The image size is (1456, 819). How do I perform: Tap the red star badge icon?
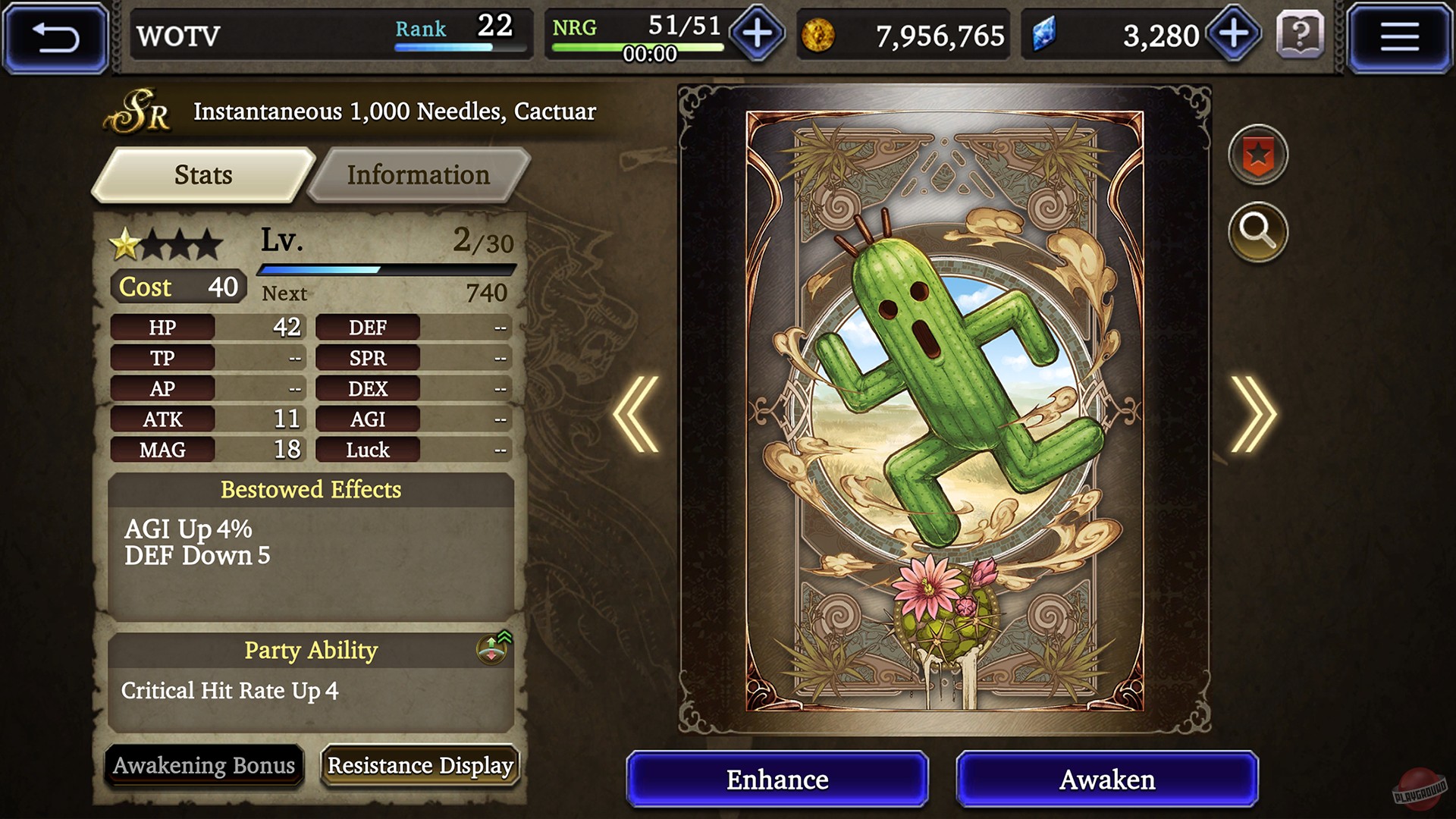[x=1257, y=154]
